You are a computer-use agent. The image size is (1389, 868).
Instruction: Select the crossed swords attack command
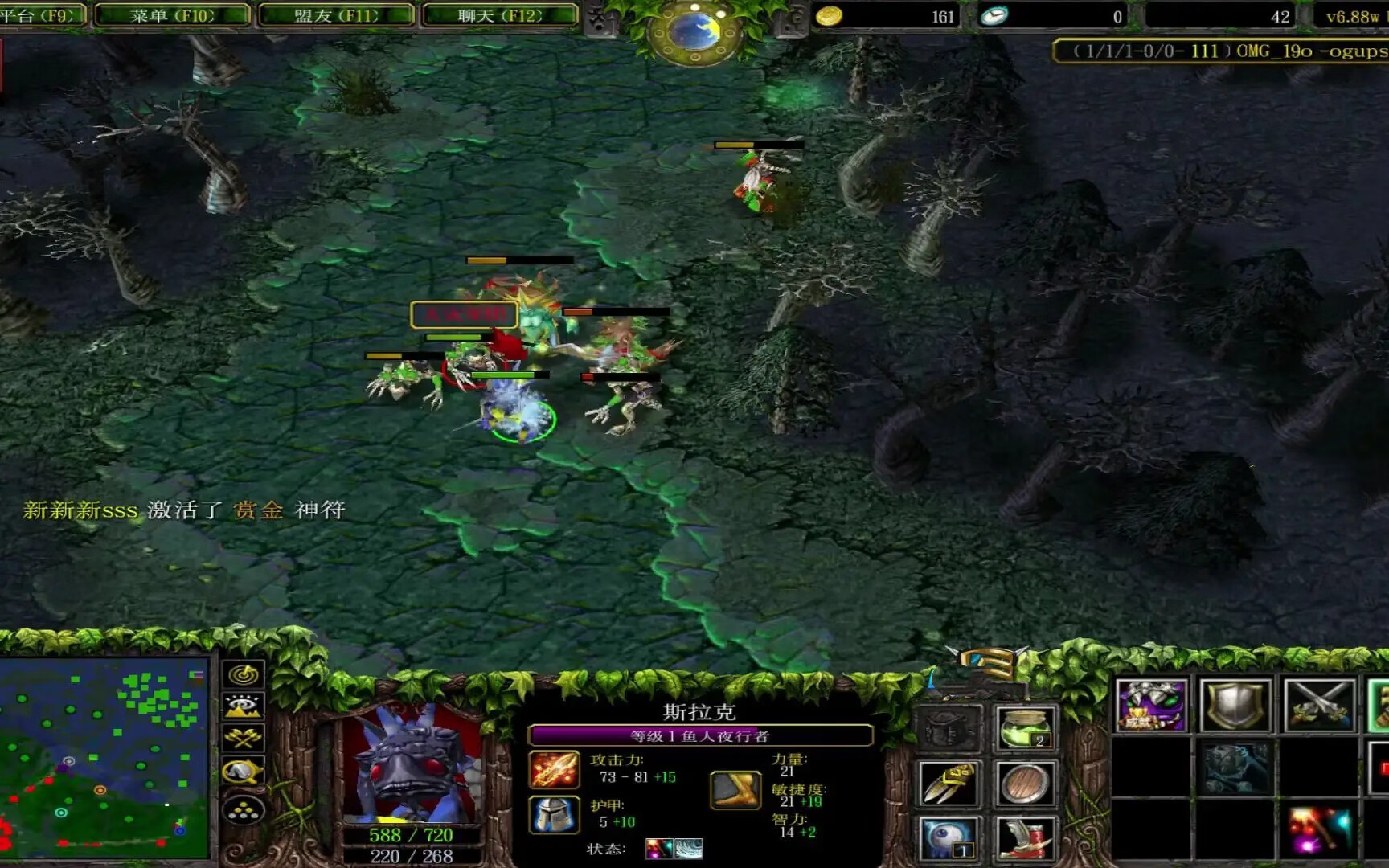pos(1319,706)
